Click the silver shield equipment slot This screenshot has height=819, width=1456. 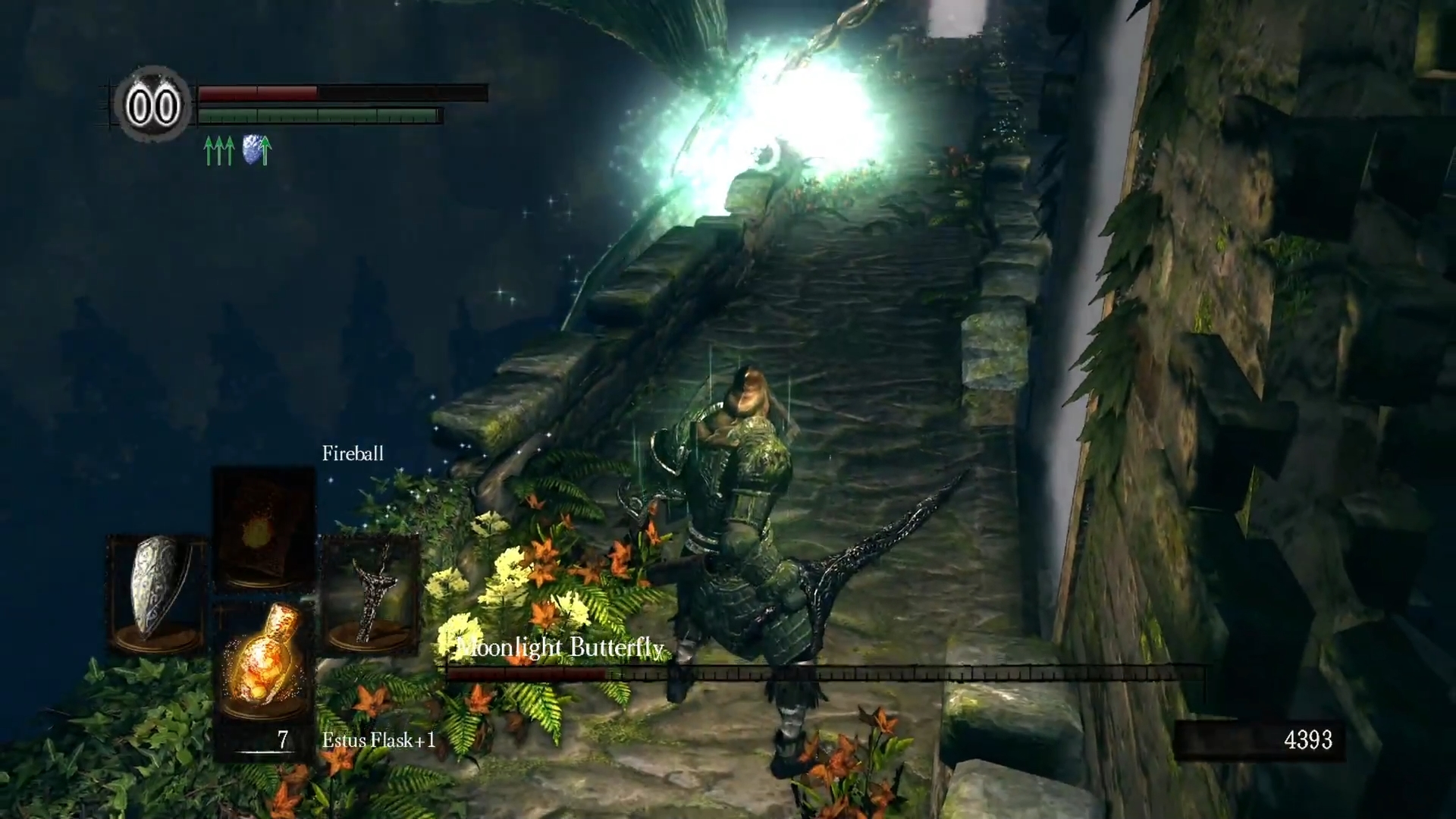pos(156,593)
